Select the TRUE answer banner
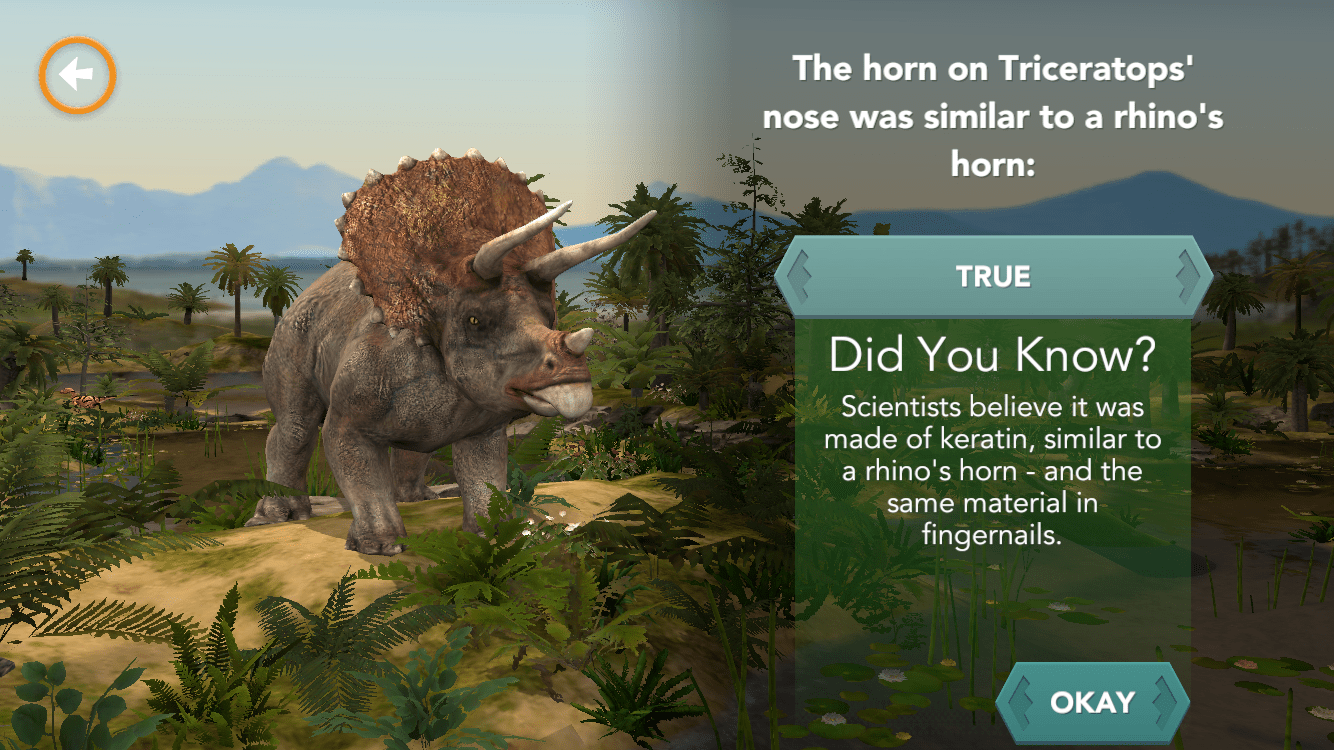This screenshot has height=750, width=1334. pyautogui.click(x=993, y=277)
